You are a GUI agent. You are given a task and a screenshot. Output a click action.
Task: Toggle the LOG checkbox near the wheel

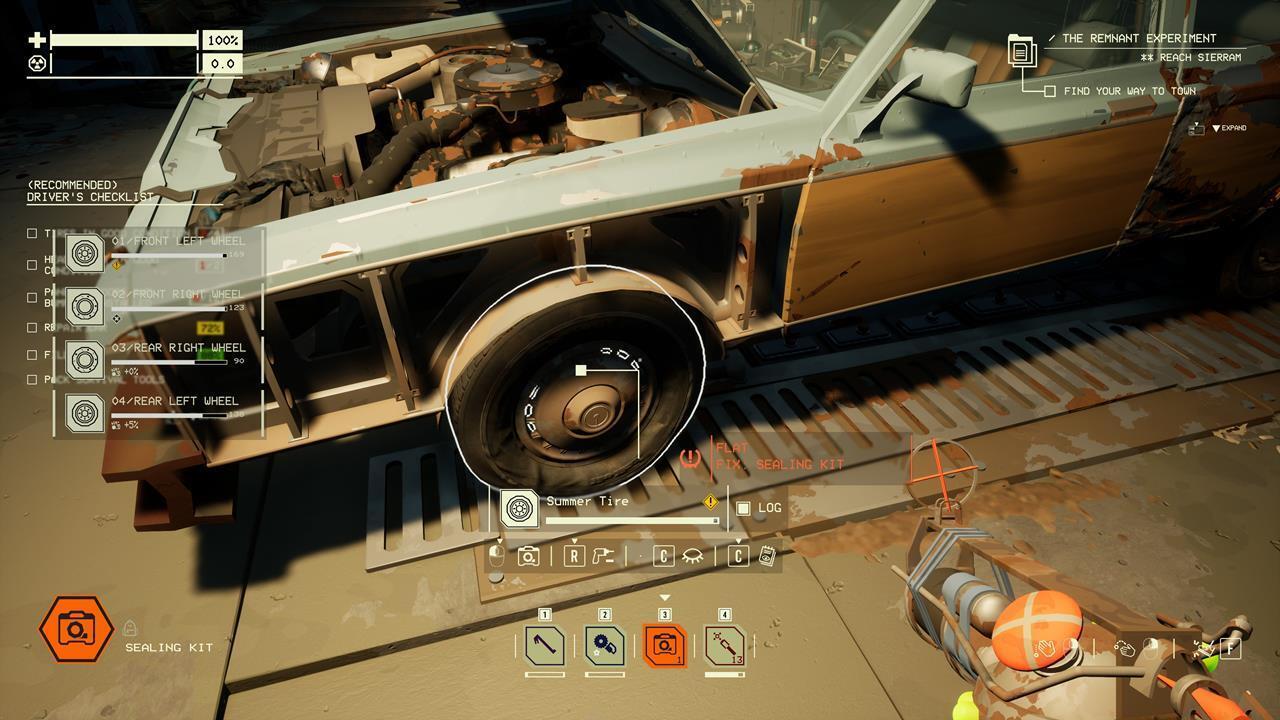coord(742,508)
